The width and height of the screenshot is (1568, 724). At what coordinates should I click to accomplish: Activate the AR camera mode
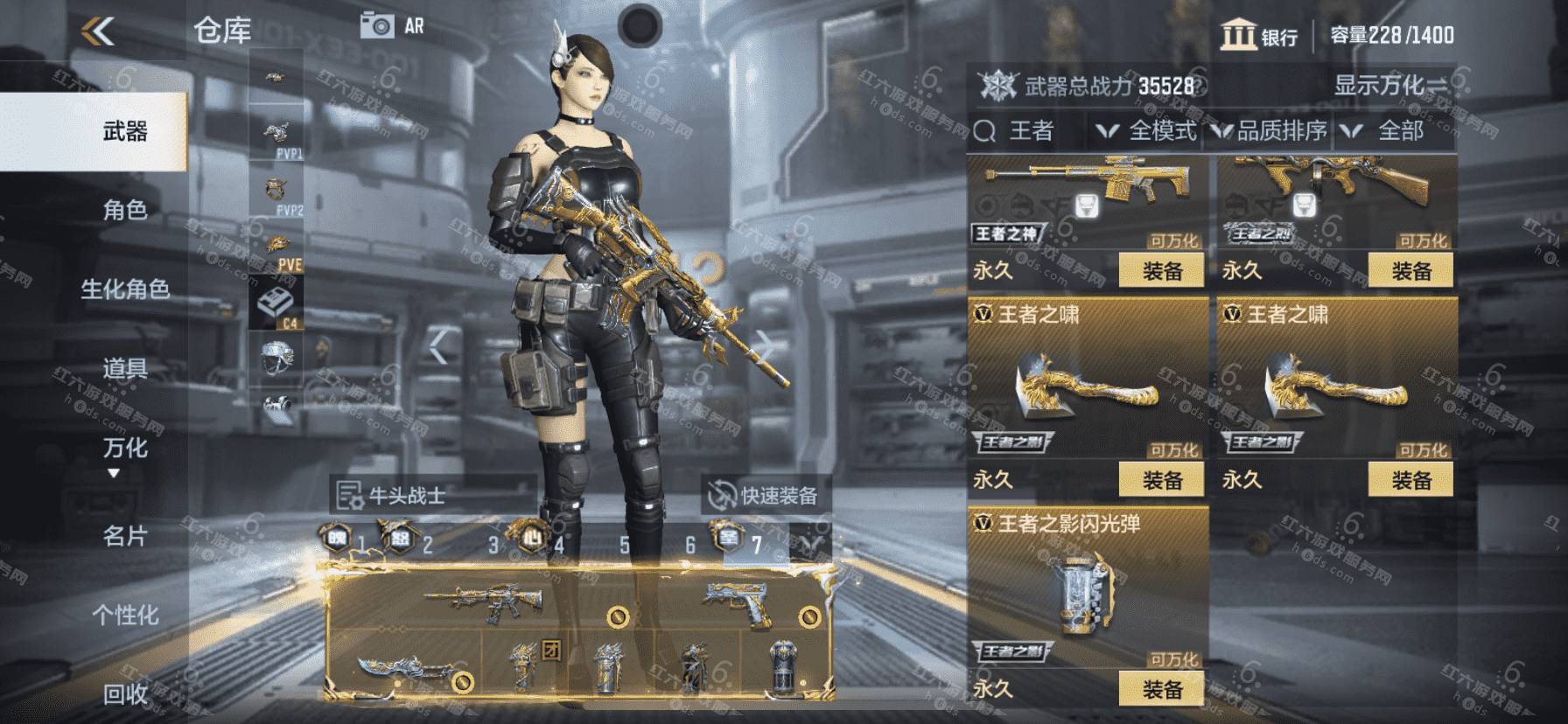click(391, 26)
